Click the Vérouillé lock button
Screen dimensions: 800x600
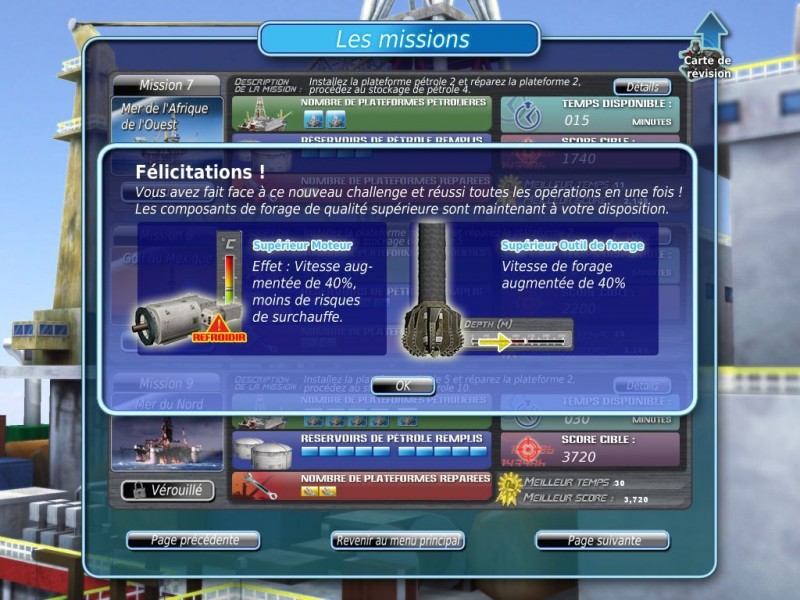[x=167, y=490]
